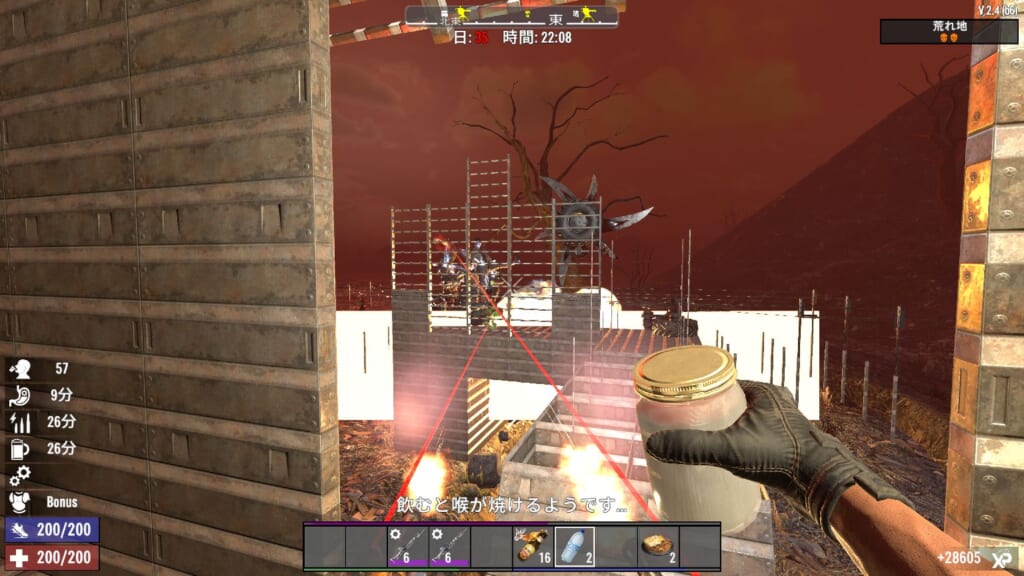Choose the food plate hotbar slot

(658, 547)
